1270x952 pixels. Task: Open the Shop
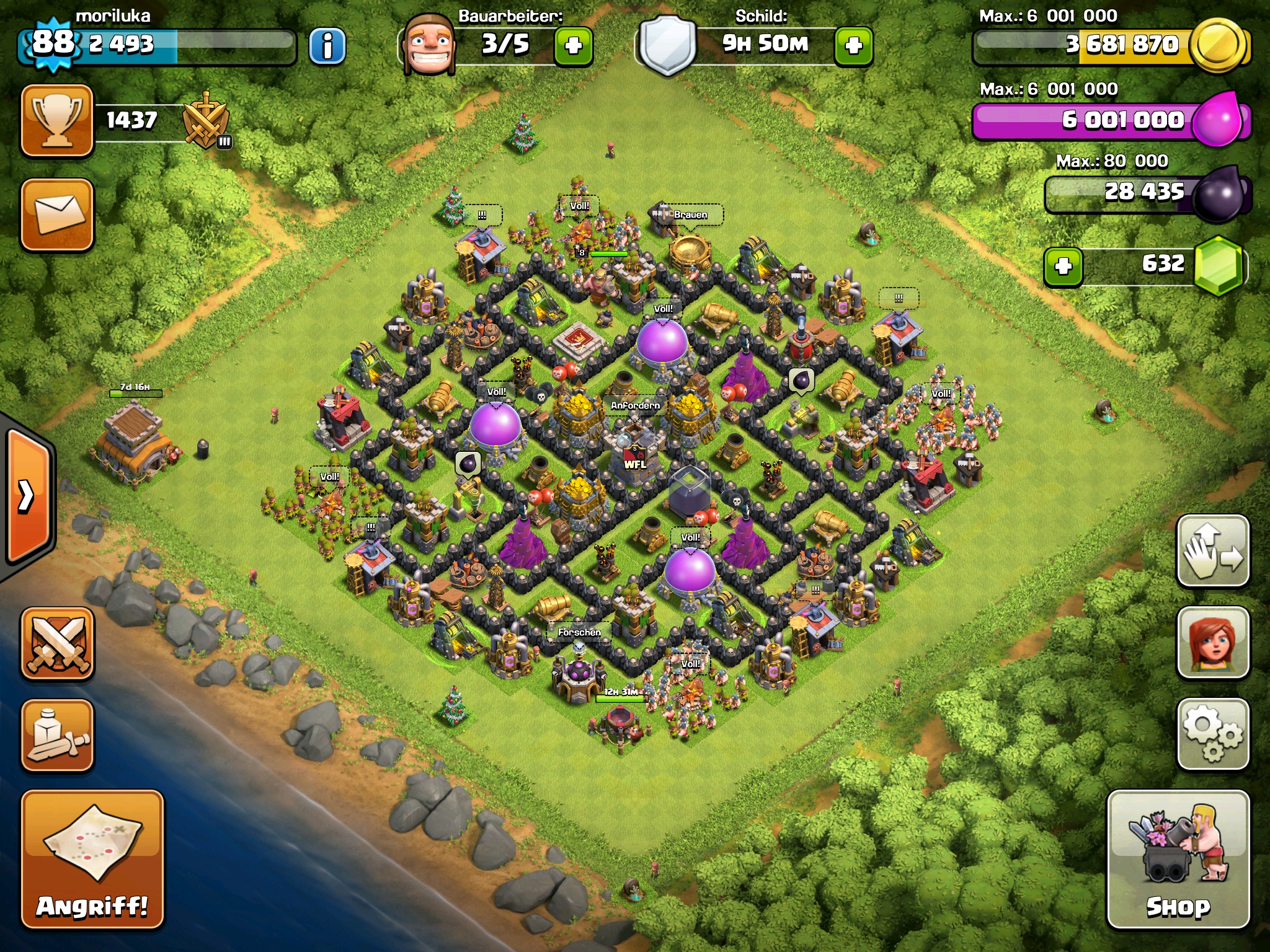[x=1178, y=859]
